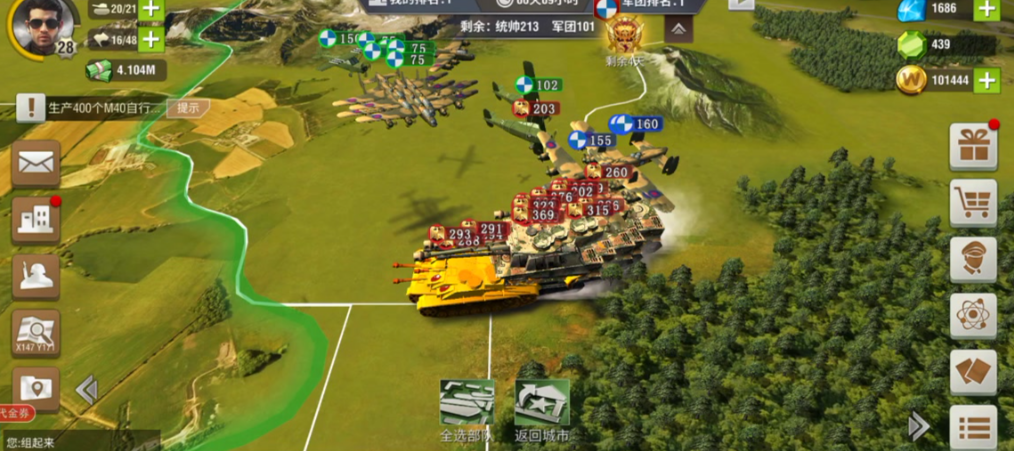Open the gift box rewards

click(x=972, y=147)
